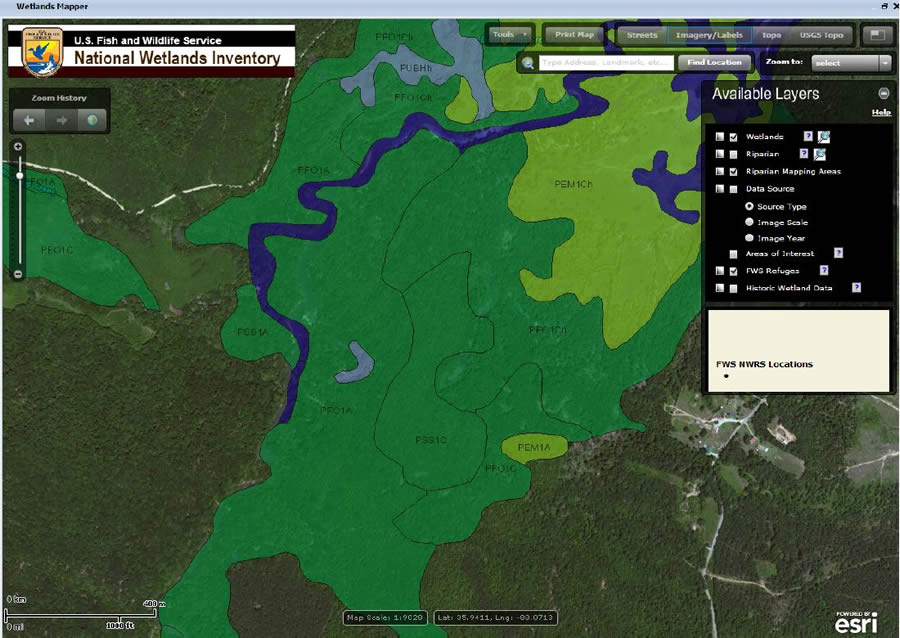Enable the Riparian layer checkbox
The width and height of the screenshot is (900, 638).
pos(734,154)
